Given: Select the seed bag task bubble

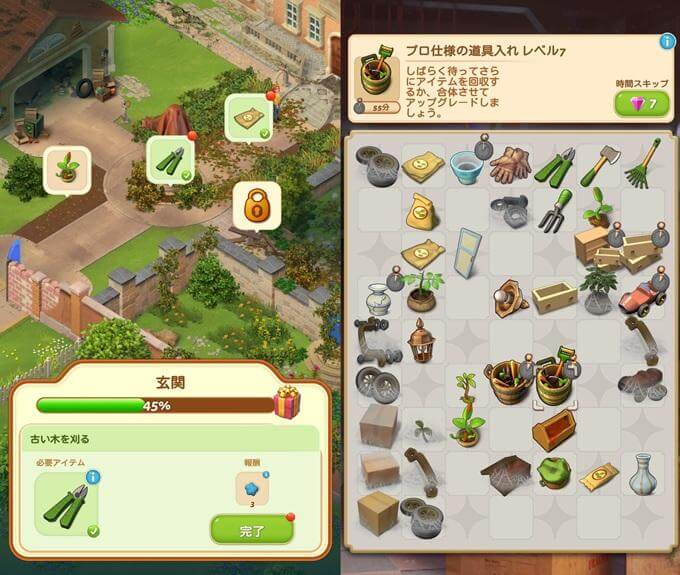Looking at the screenshot, I should coord(250,119).
